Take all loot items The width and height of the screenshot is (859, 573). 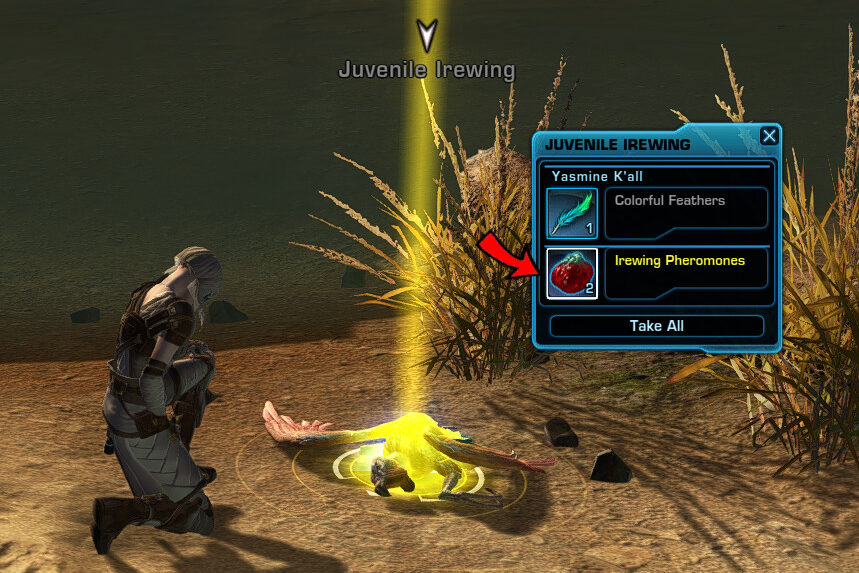[x=657, y=326]
